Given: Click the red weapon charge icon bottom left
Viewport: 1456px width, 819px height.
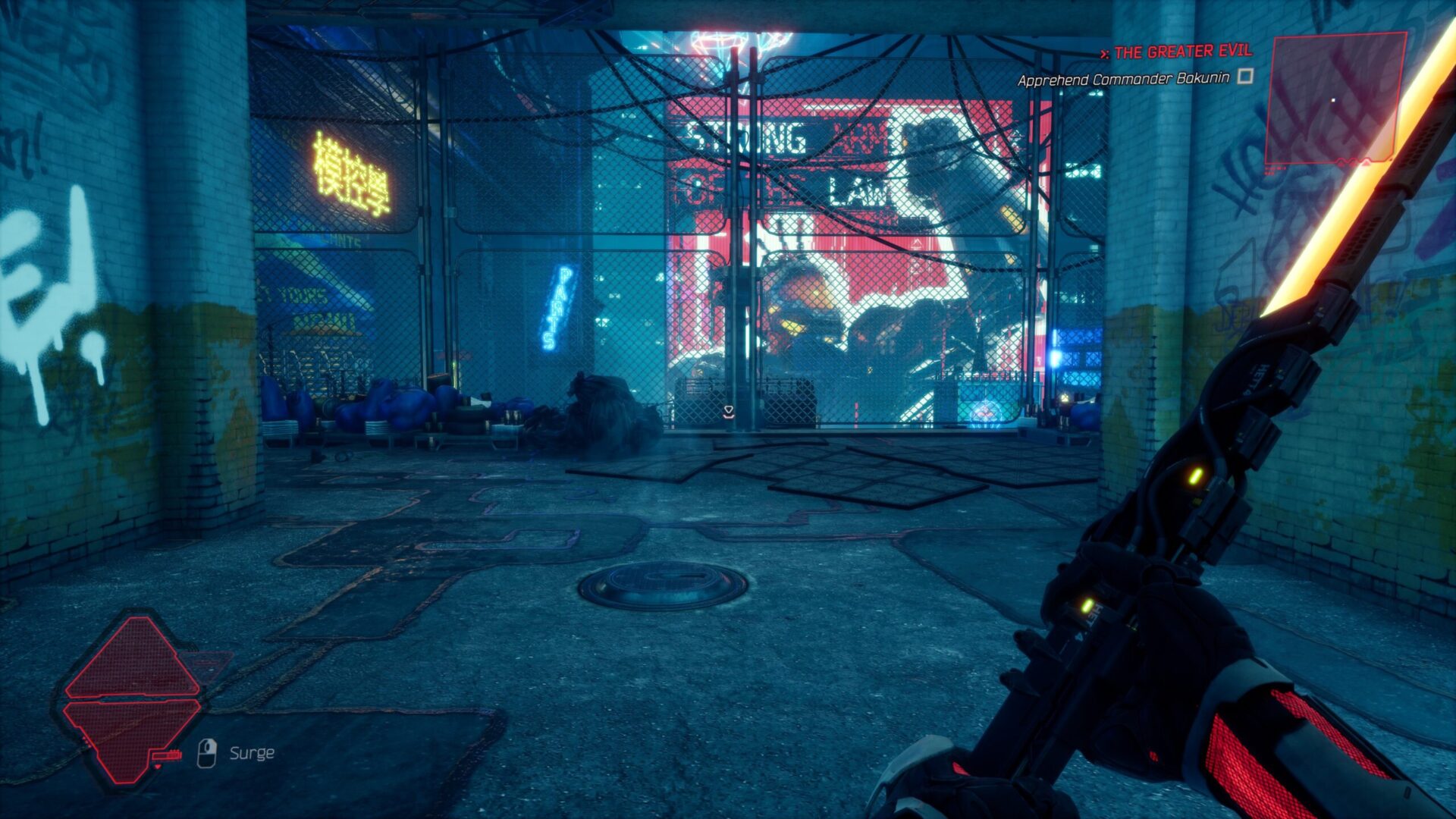Looking at the screenshot, I should [x=166, y=756].
